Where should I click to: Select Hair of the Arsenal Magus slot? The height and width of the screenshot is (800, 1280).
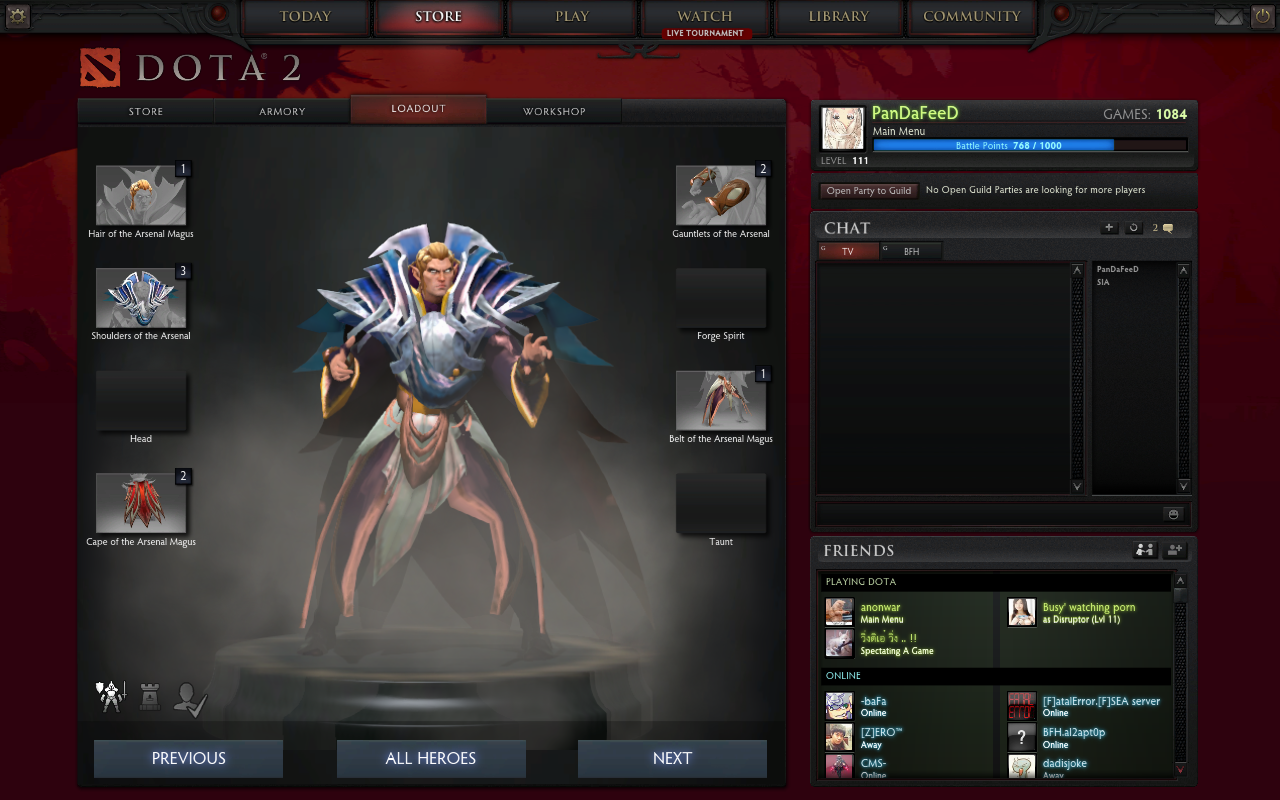click(x=141, y=195)
